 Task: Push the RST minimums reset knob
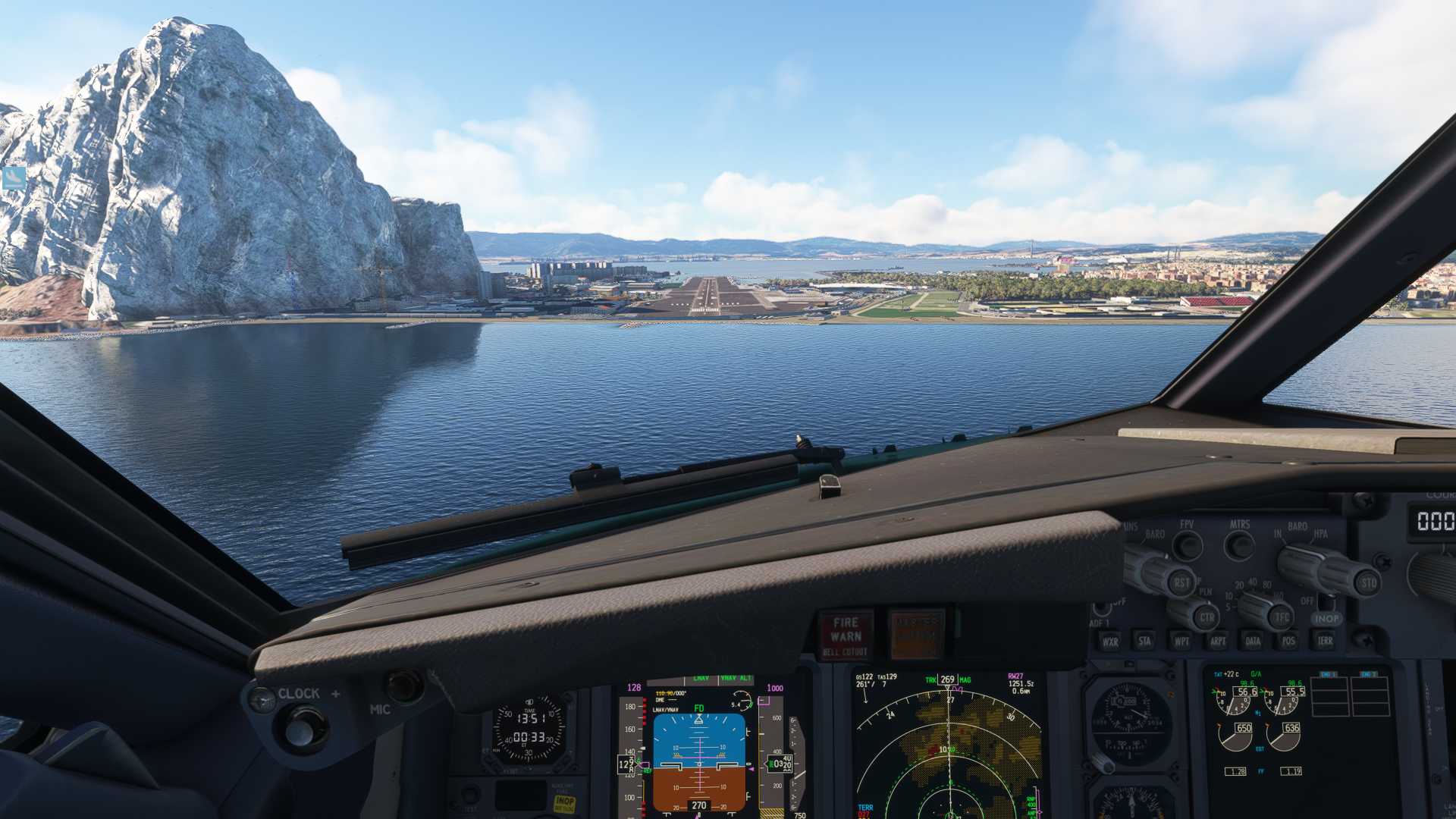pyautogui.click(x=1181, y=582)
